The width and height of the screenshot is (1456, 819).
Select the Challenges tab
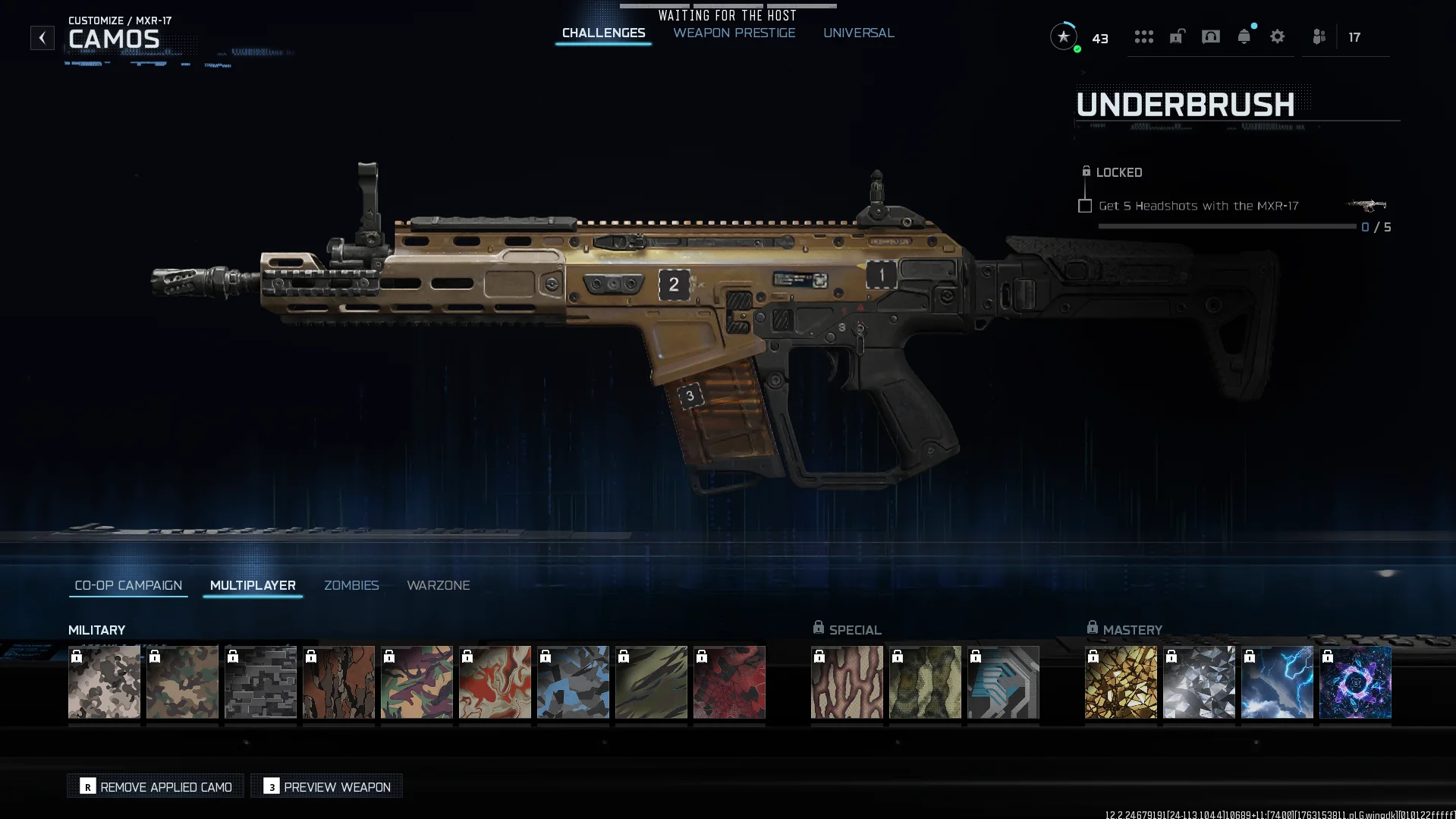click(603, 33)
